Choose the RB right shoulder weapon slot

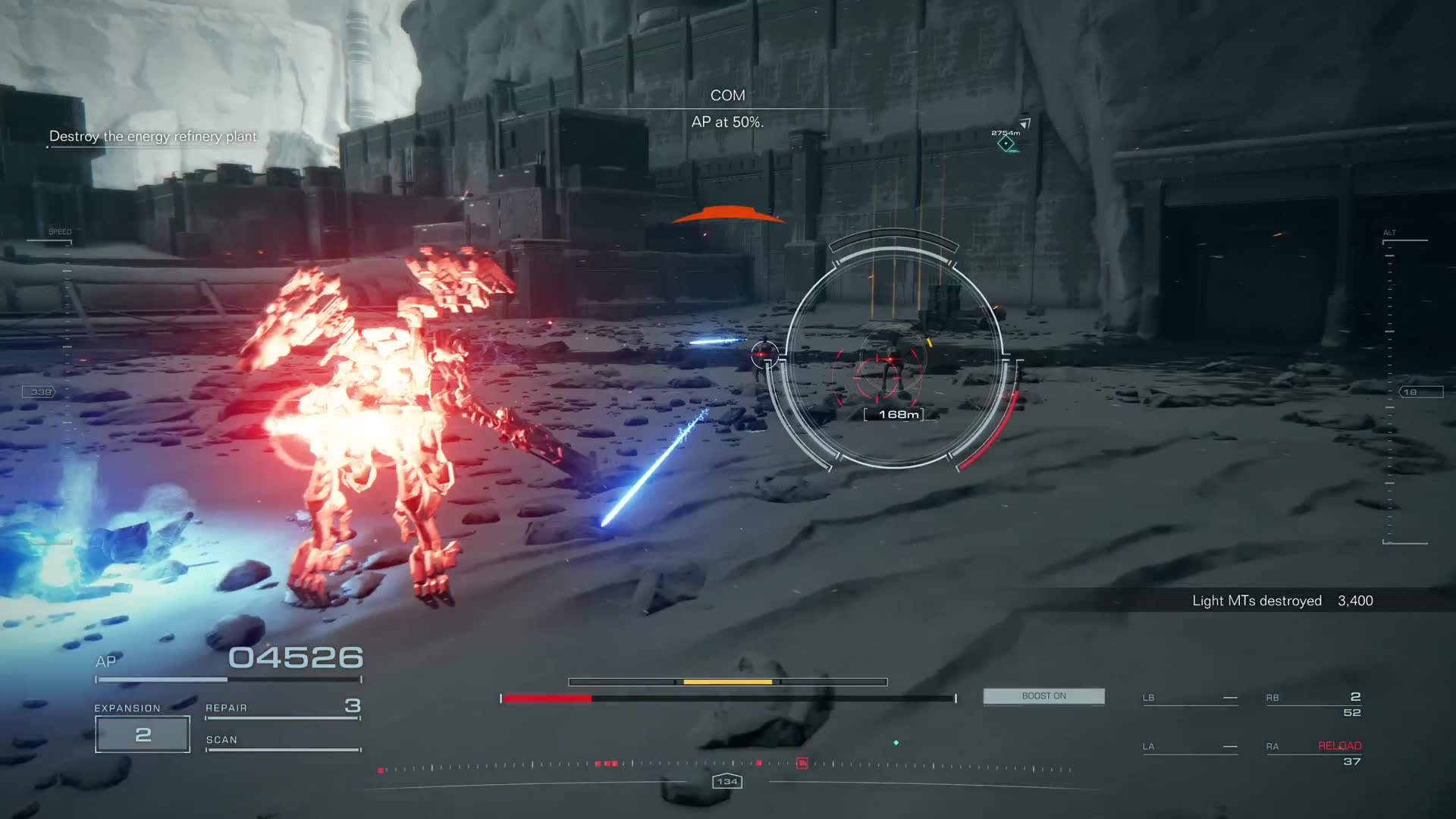(1313, 704)
